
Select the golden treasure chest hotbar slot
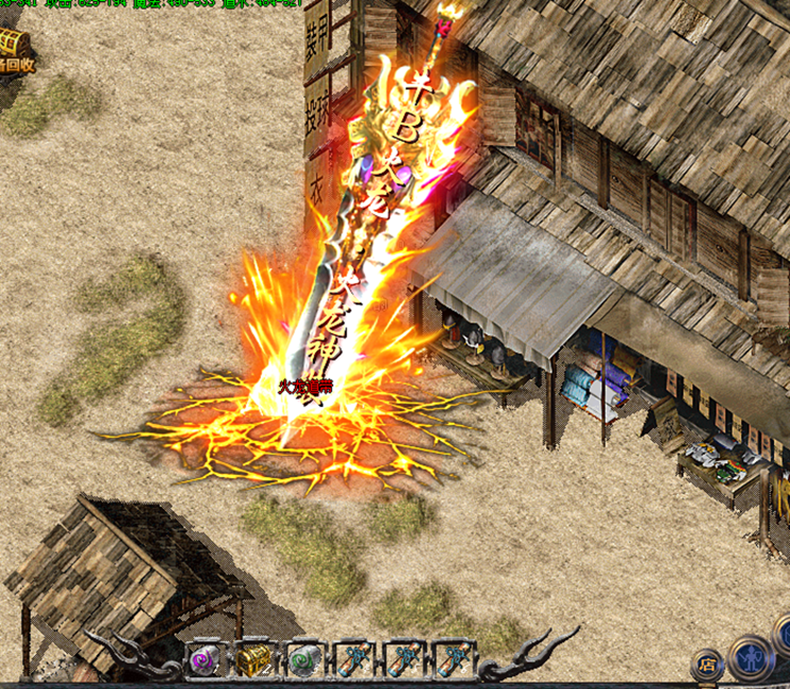click(253, 660)
